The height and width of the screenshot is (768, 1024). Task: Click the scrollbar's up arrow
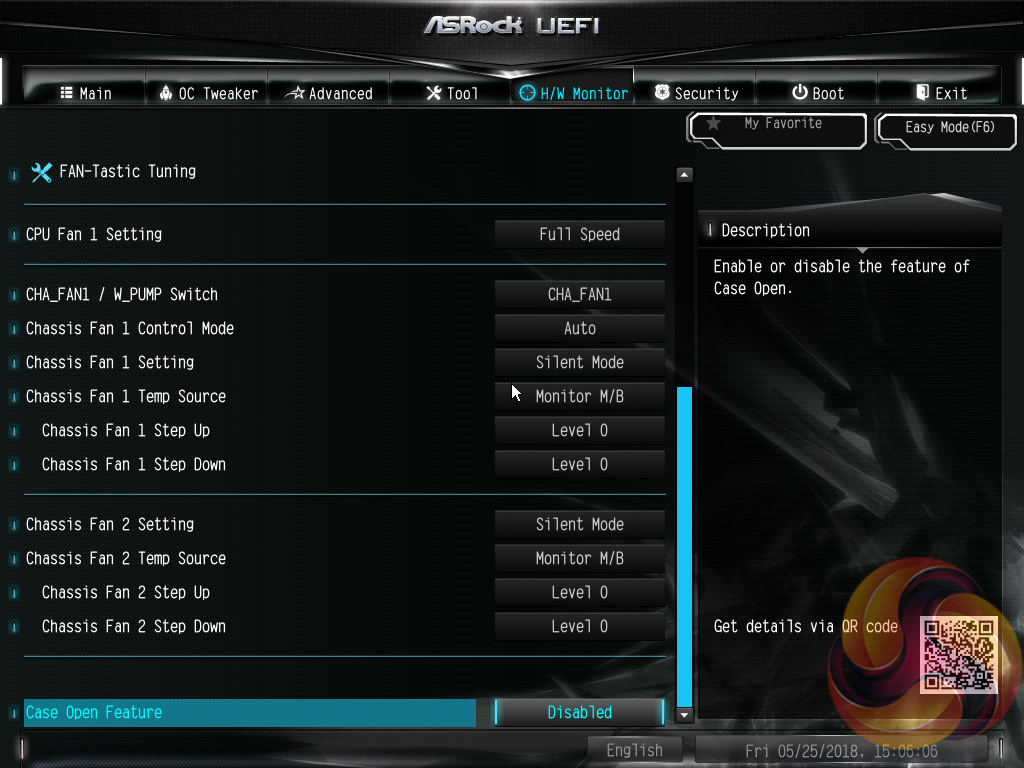click(x=684, y=175)
